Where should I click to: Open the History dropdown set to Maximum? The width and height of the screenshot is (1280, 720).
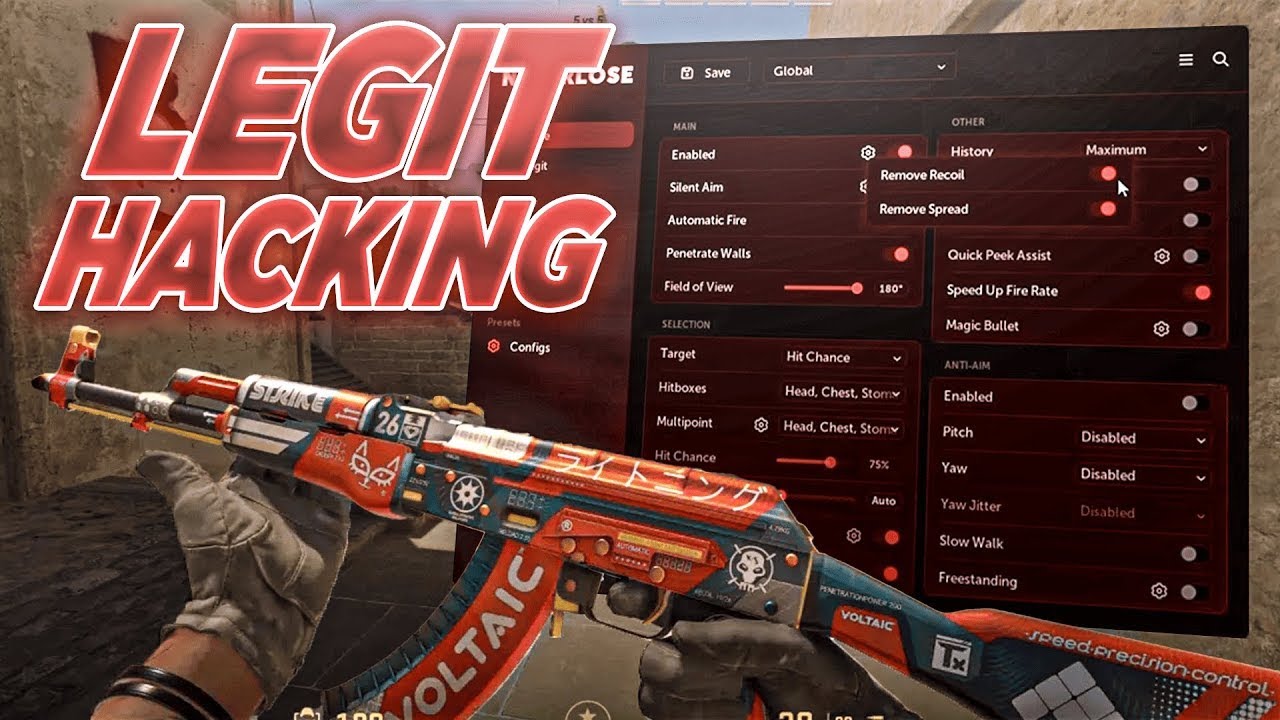(x=1146, y=150)
